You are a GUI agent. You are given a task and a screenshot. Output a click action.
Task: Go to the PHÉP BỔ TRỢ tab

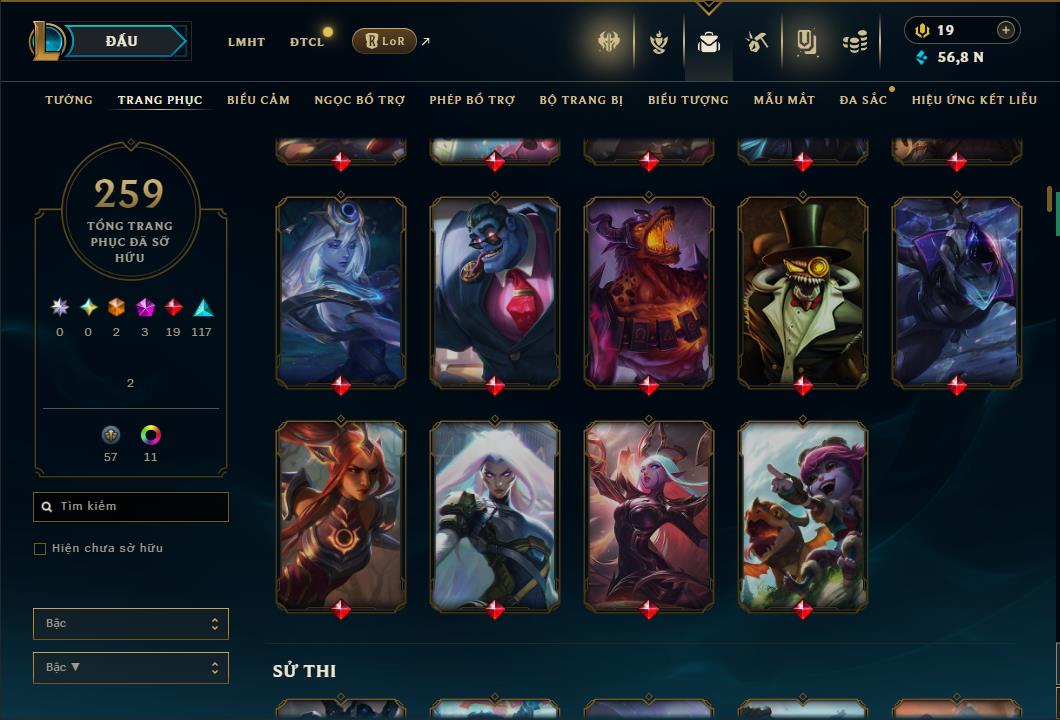tap(472, 100)
